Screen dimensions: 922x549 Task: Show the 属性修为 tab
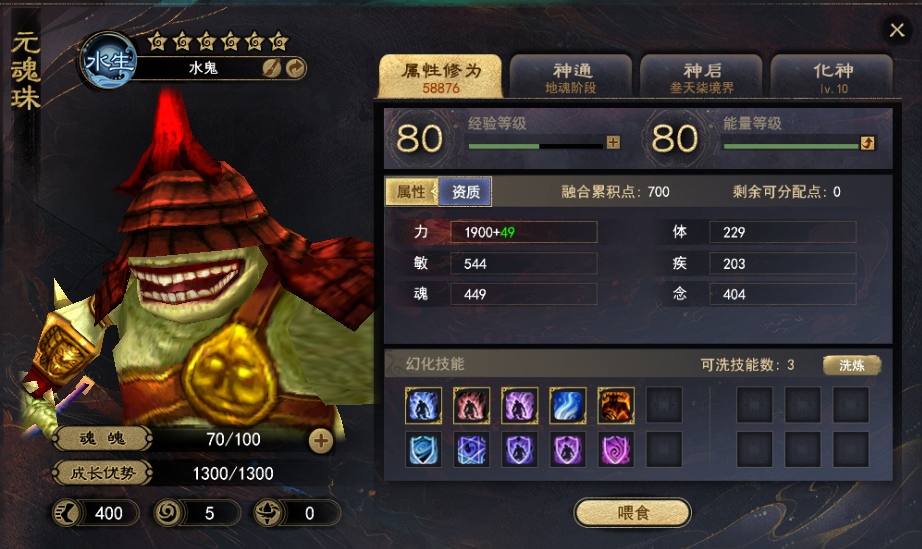point(441,77)
